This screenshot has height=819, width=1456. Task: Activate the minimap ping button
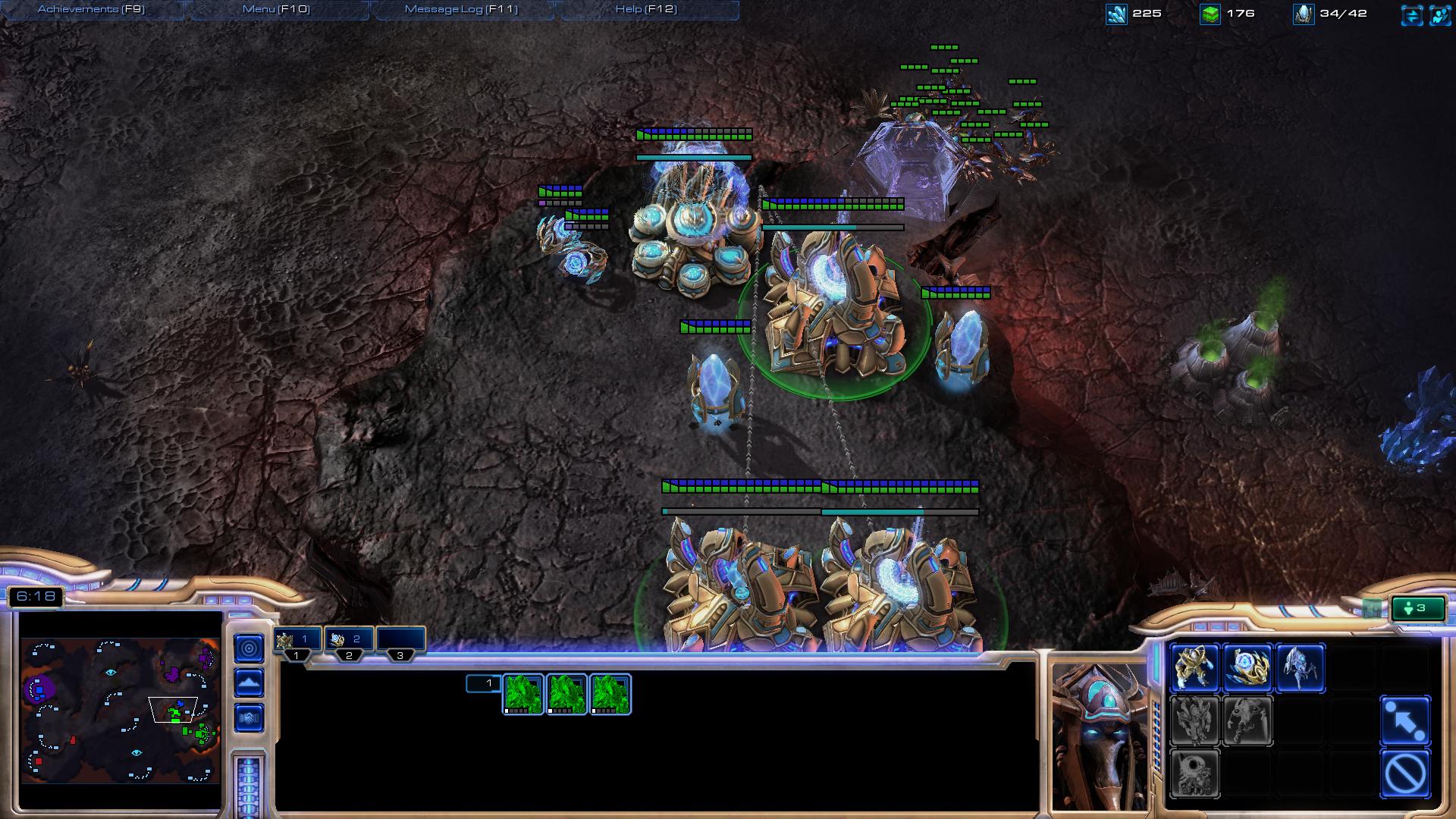(x=249, y=648)
